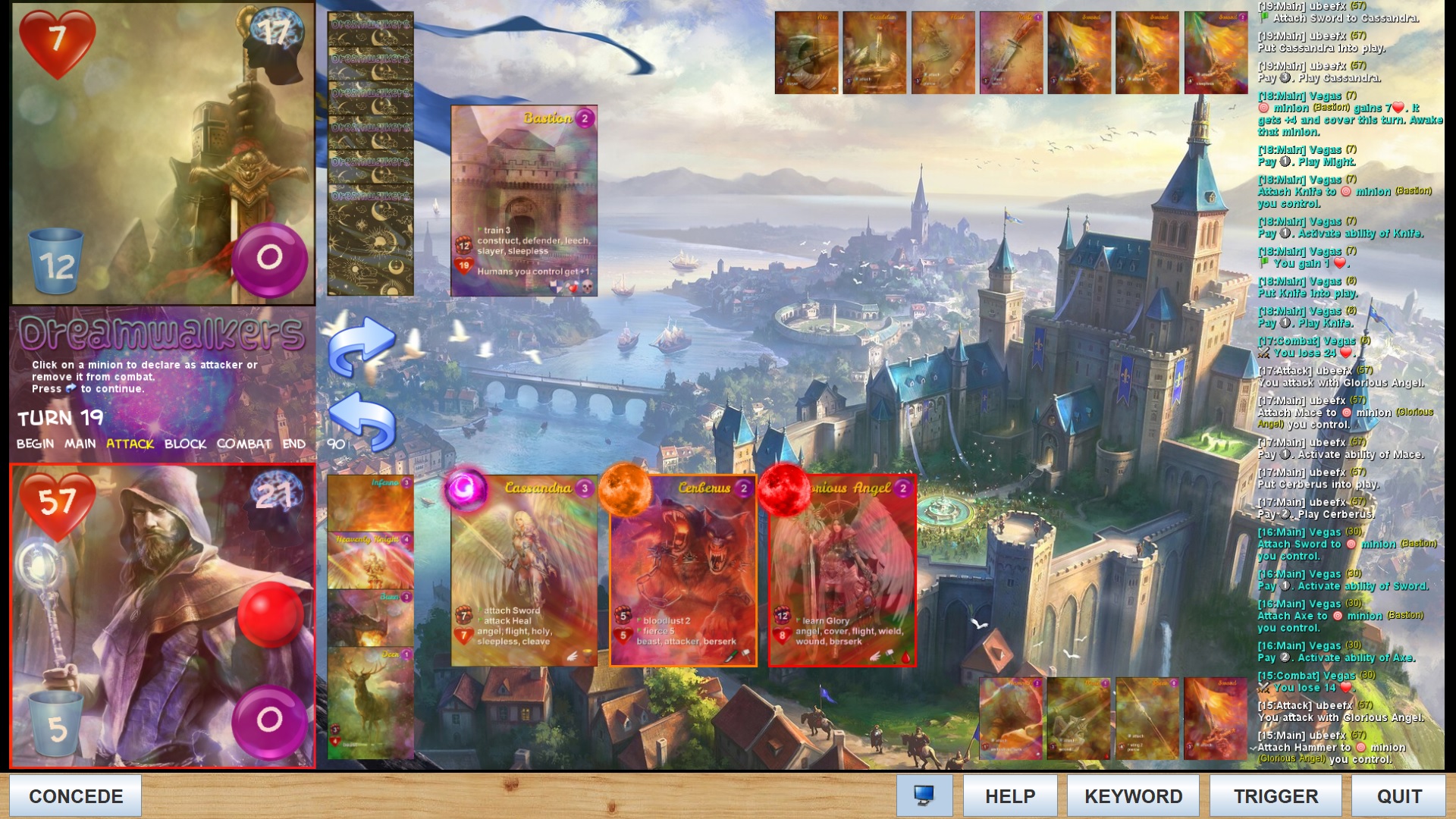Screen dimensions: 1456x819
Task: Pick the Deer card in hand
Action: [371, 702]
